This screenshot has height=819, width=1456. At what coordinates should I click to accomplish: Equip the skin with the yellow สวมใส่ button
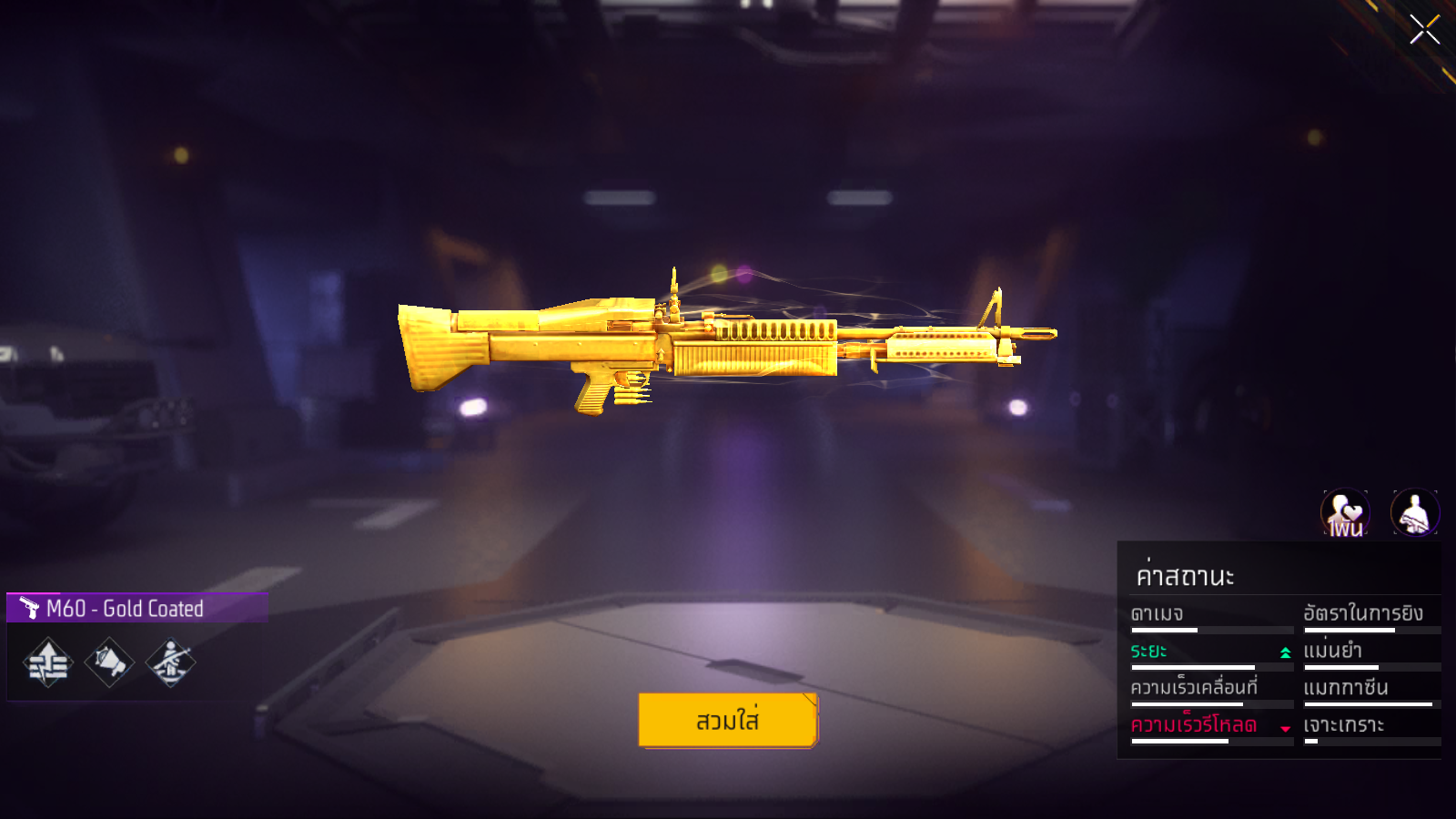point(728,720)
